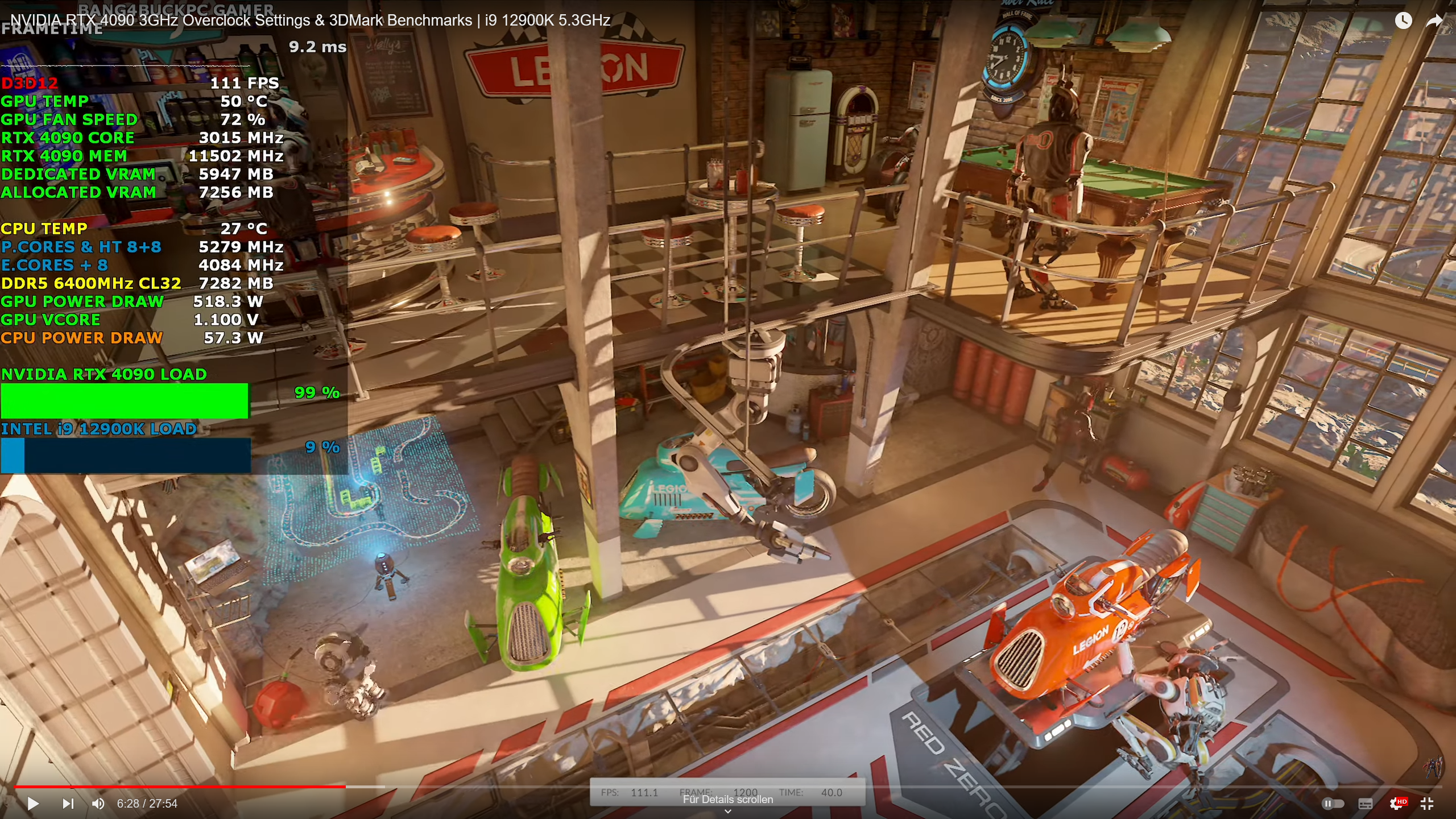
Task: Click the 'Für Details scrollen' label
Action: coord(728,799)
